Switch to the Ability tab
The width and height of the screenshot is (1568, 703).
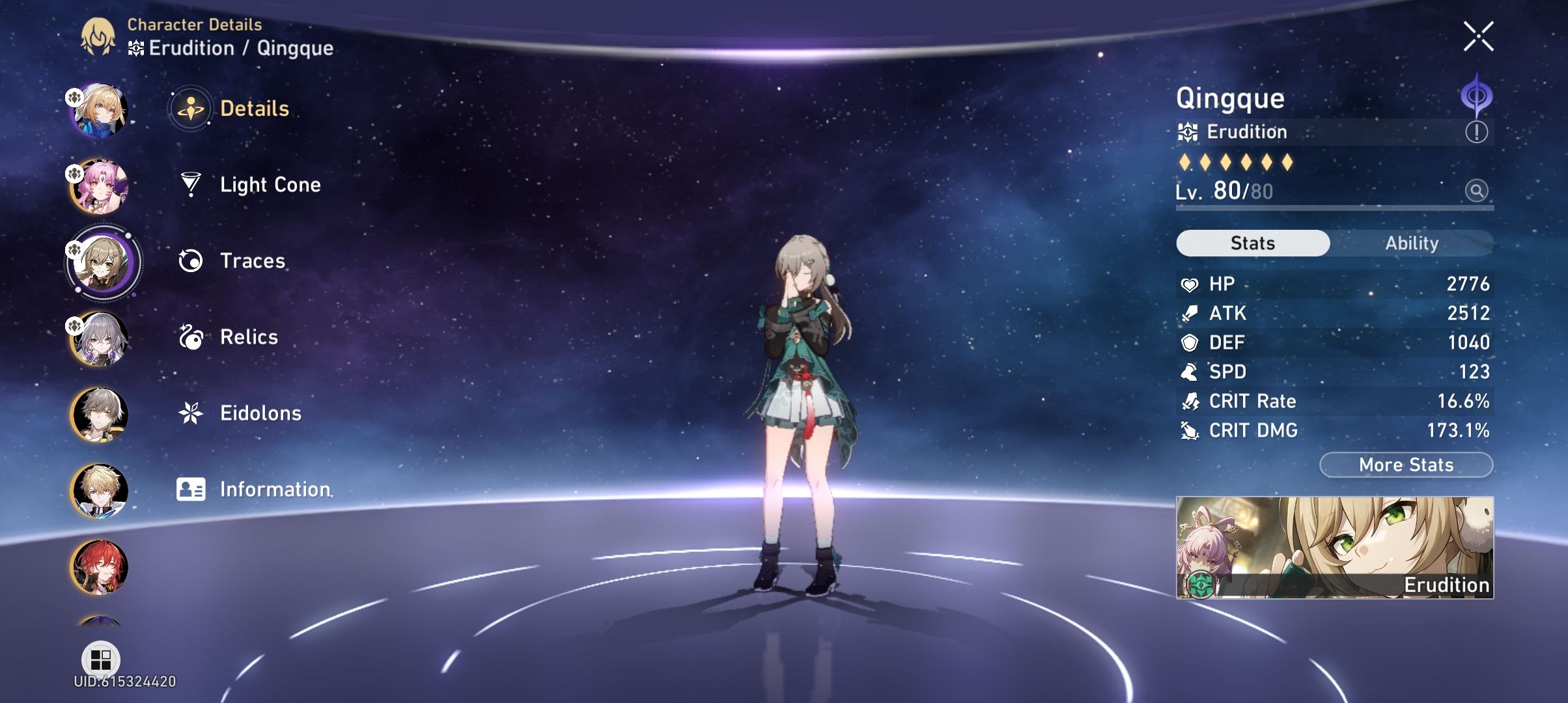[x=1412, y=242]
